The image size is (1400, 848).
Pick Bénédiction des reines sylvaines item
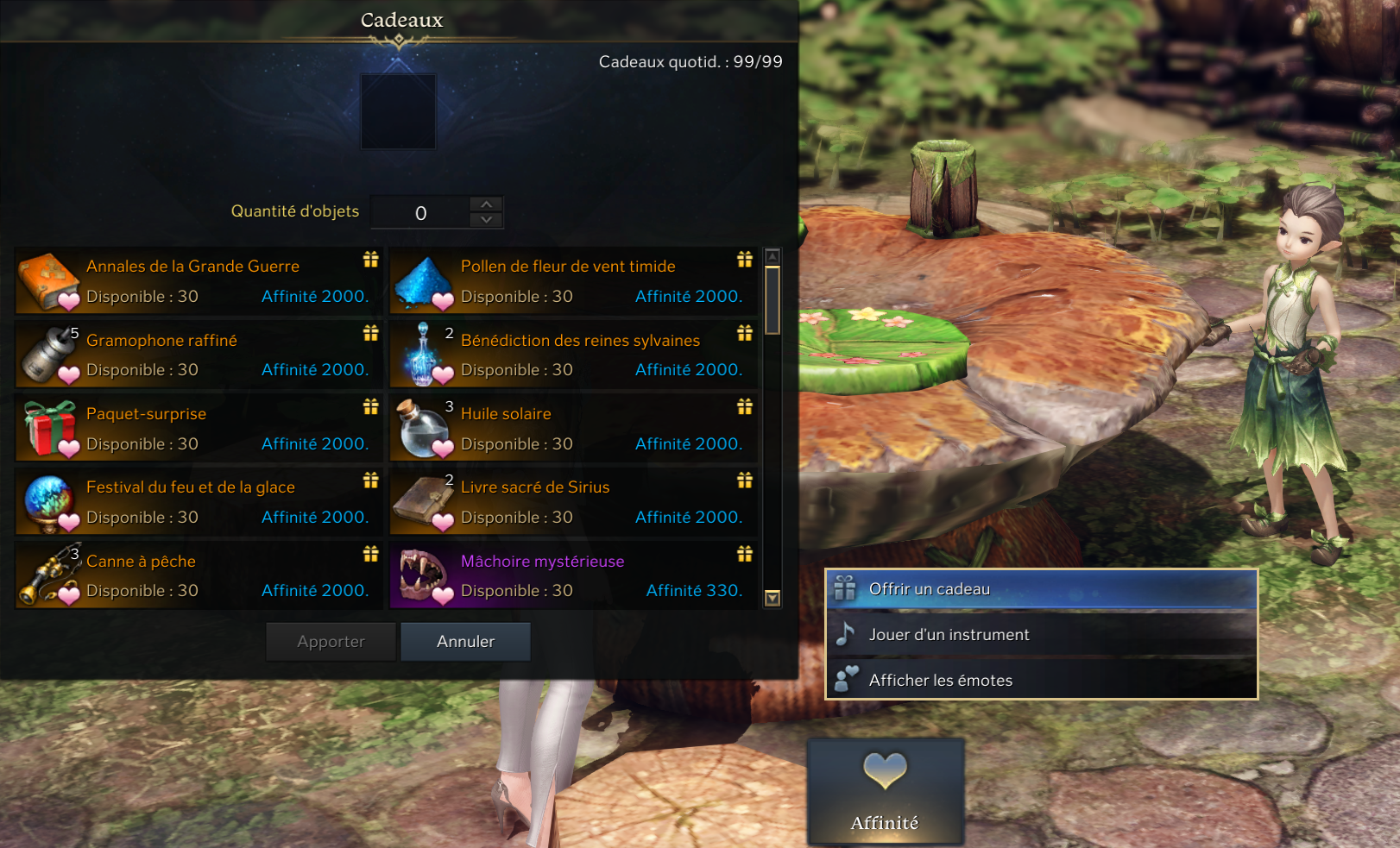[x=573, y=355]
